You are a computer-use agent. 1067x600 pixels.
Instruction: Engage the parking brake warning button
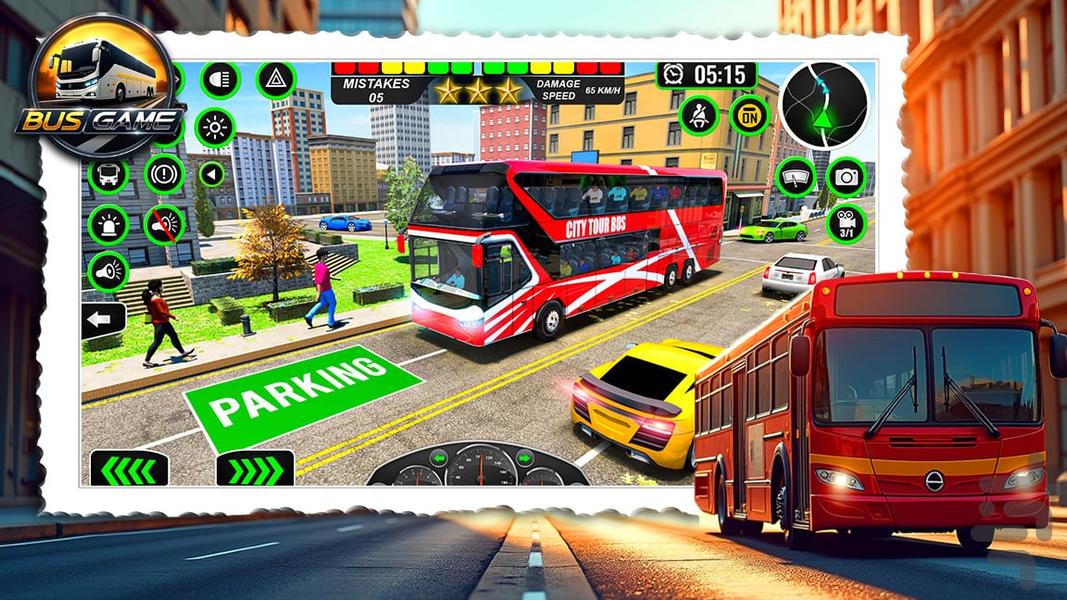164,174
